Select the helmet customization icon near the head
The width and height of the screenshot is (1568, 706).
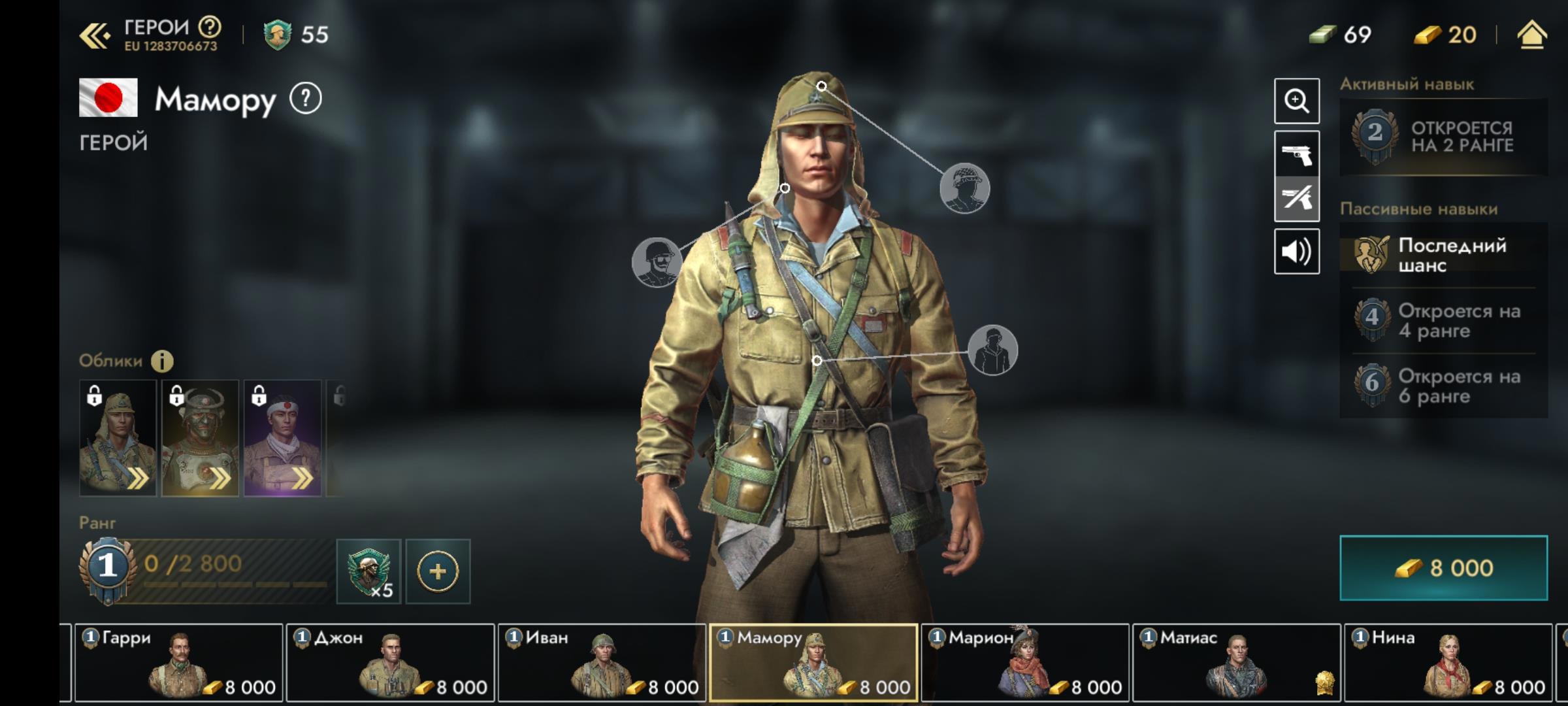tap(964, 188)
